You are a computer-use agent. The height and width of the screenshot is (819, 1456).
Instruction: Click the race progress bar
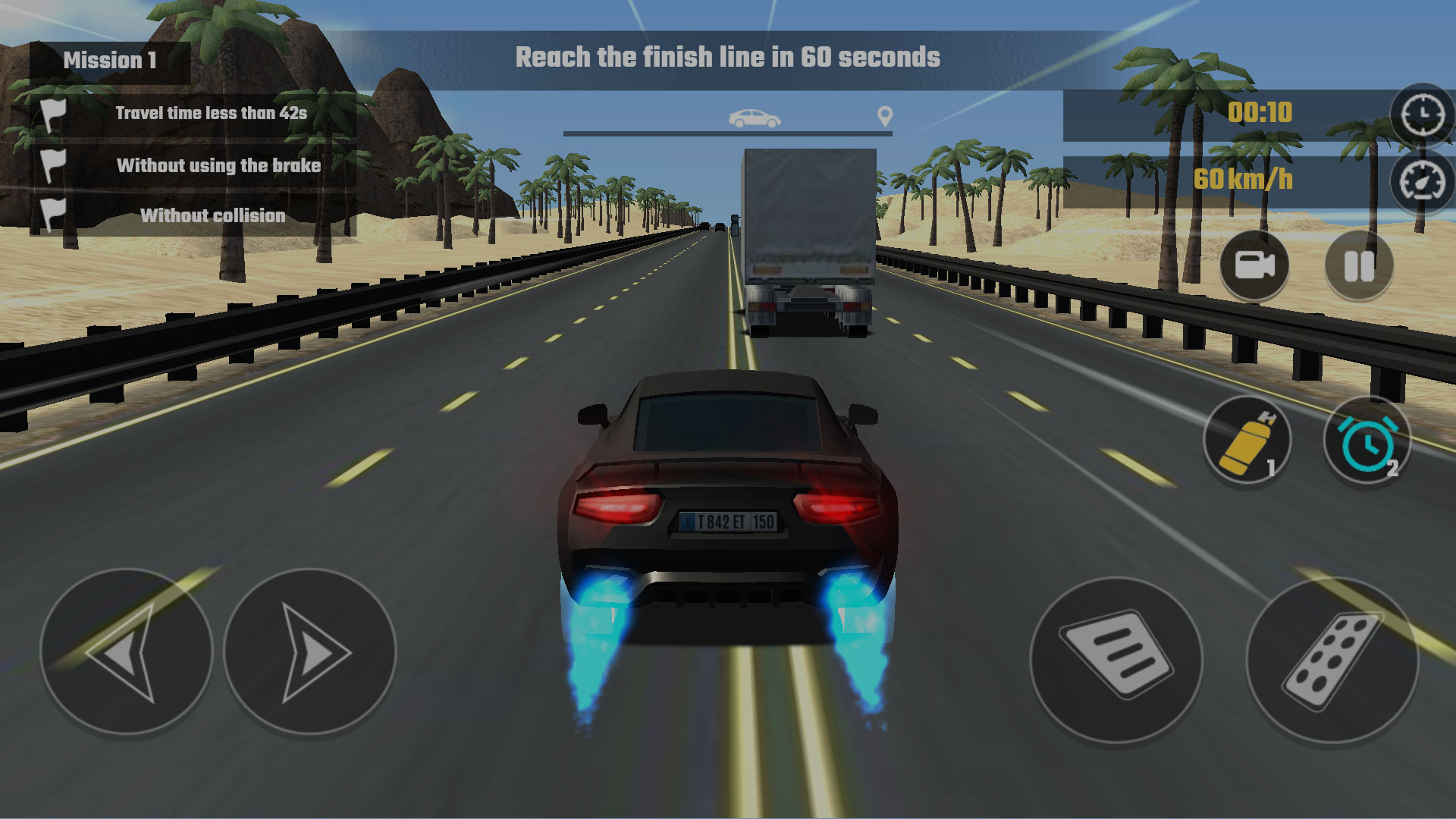pyautogui.click(x=728, y=134)
